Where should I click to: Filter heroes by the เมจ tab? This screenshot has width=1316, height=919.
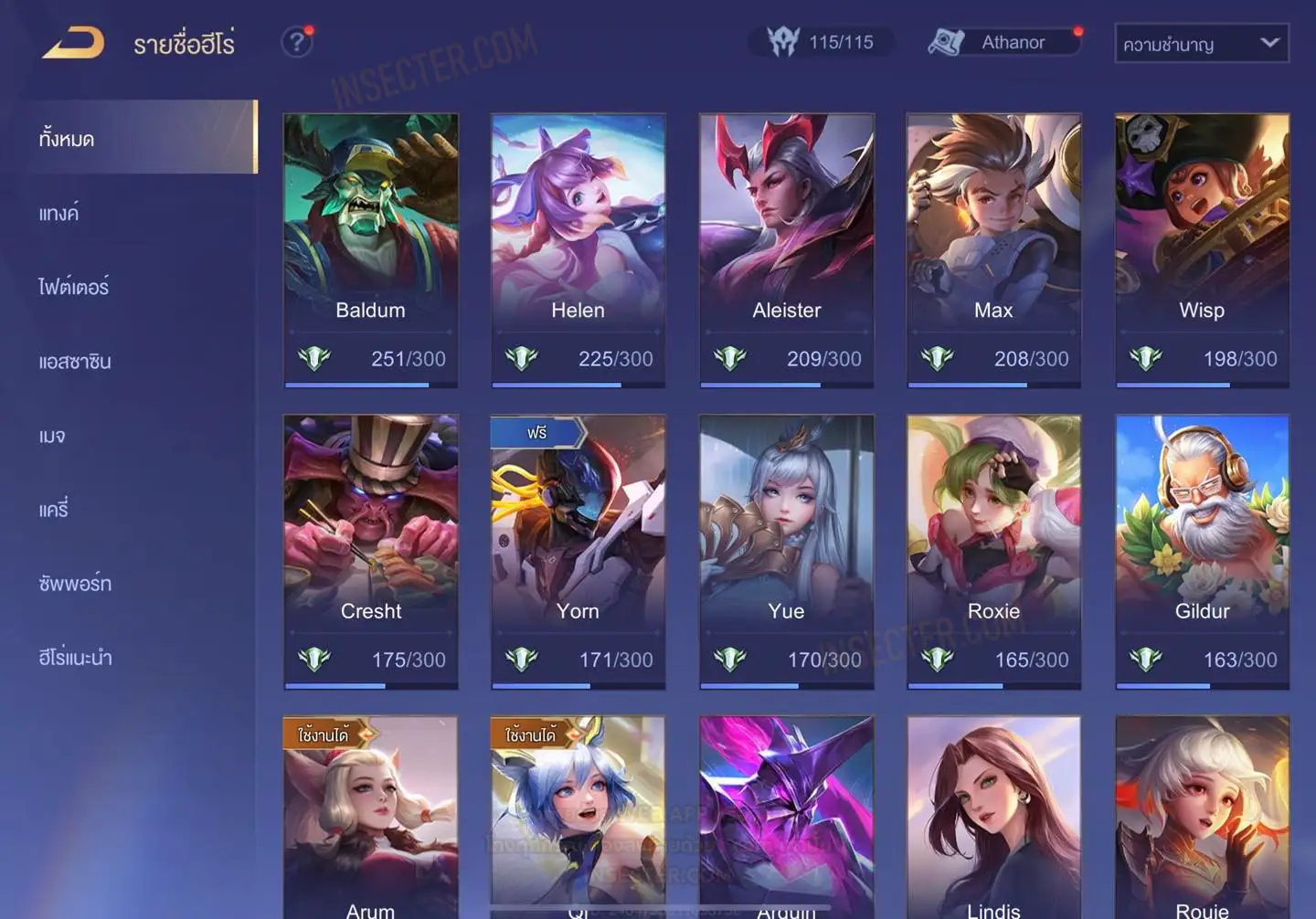[52, 436]
